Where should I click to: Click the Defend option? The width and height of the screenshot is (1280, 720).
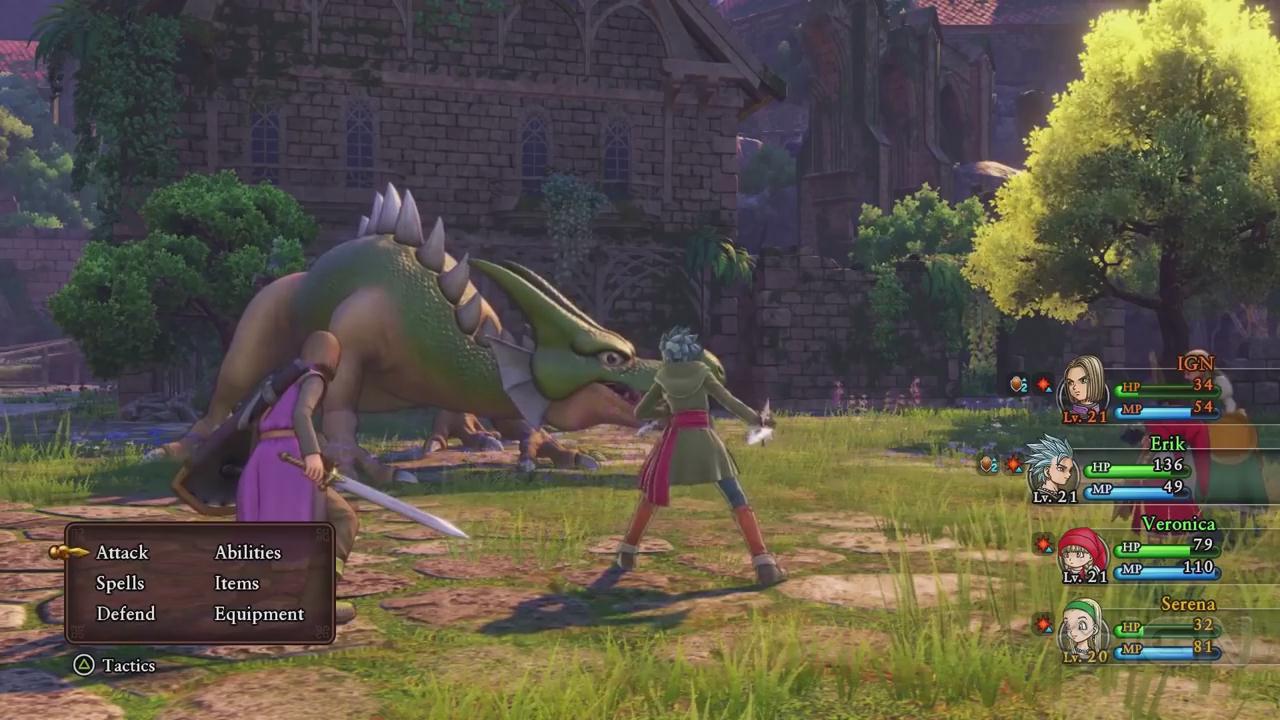(x=126, y=613)
